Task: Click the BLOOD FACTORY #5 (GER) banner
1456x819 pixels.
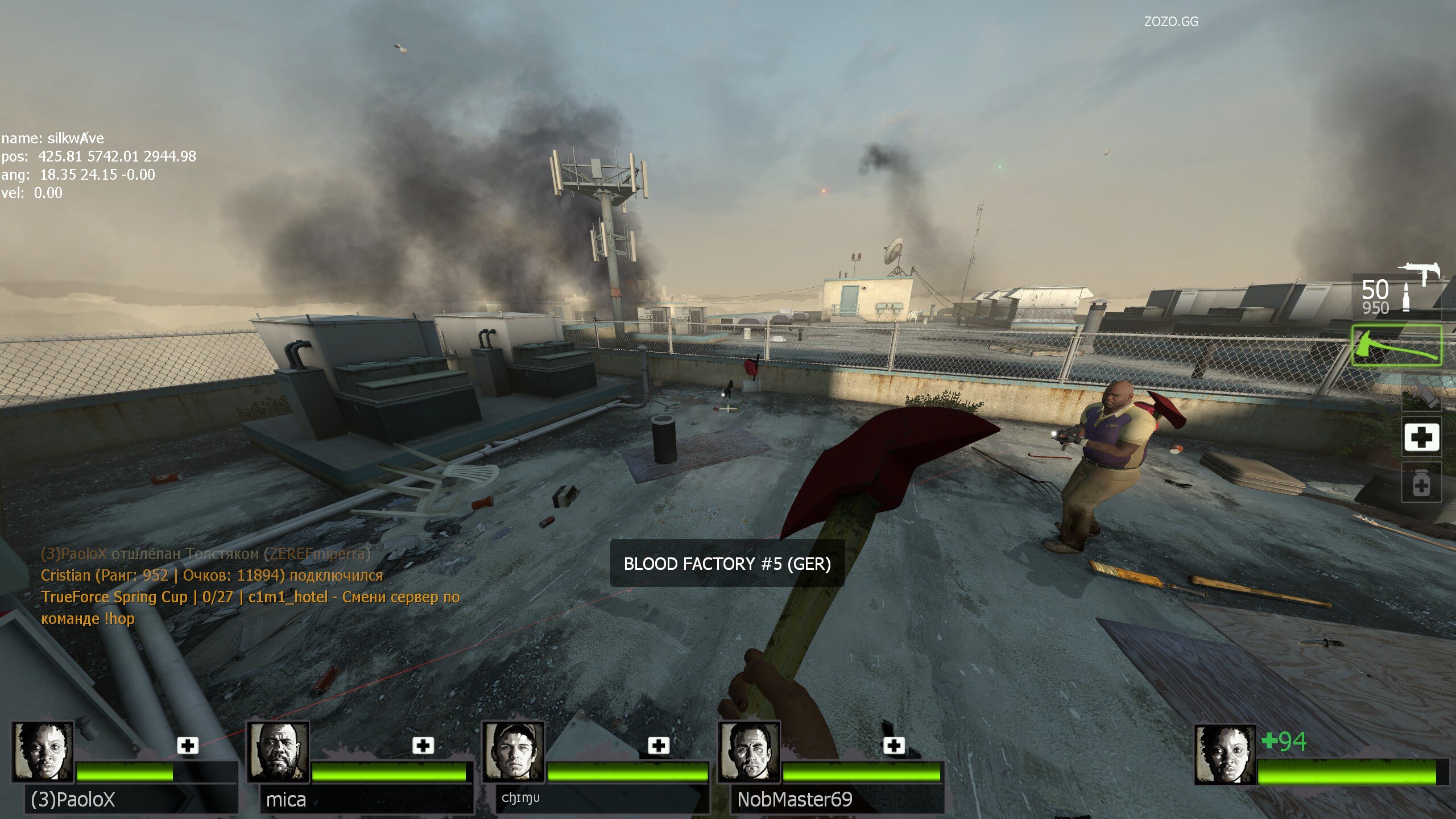Action: click(727, 564)
